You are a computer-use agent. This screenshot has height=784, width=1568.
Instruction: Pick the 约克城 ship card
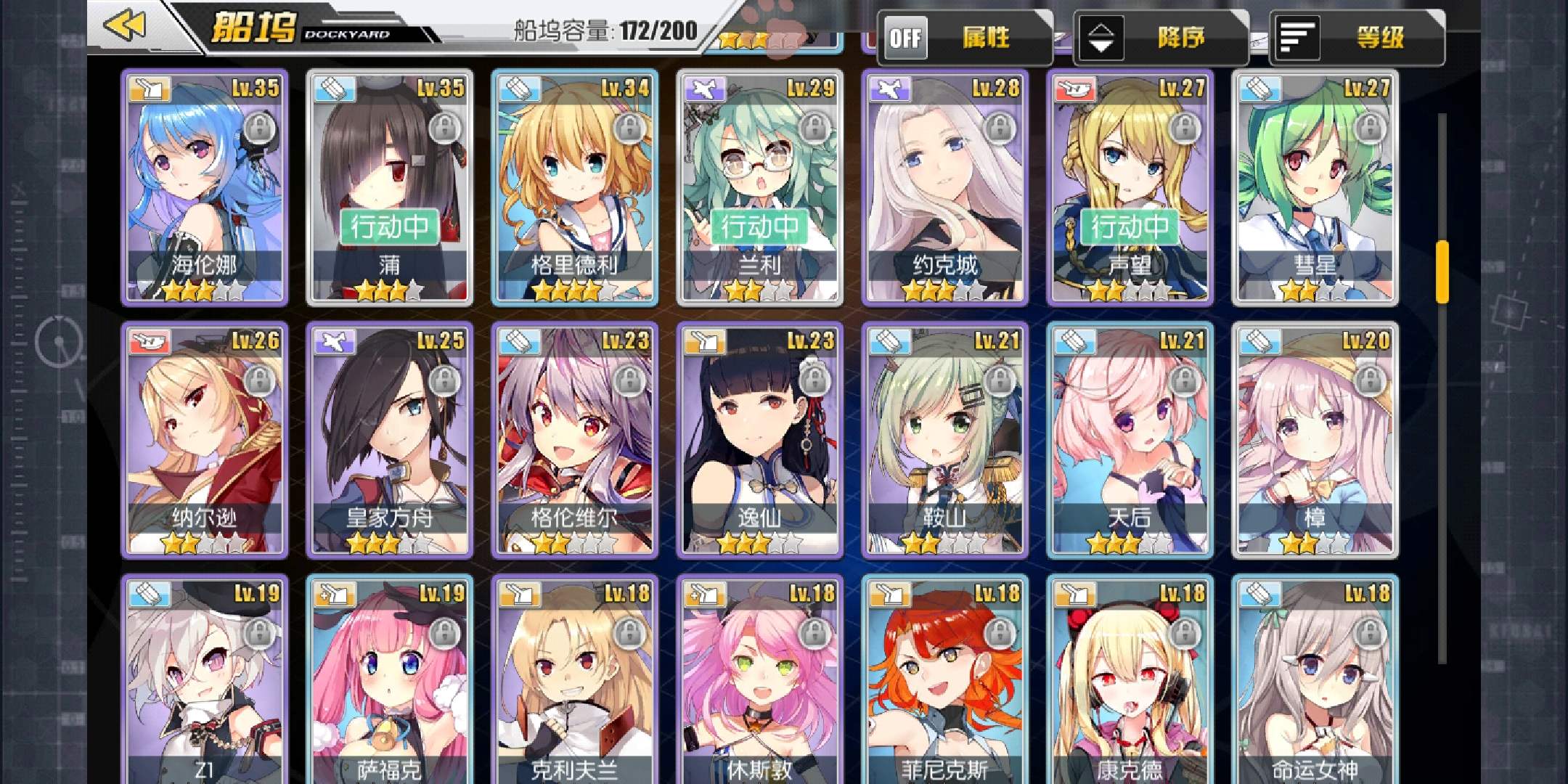point(945,187)
